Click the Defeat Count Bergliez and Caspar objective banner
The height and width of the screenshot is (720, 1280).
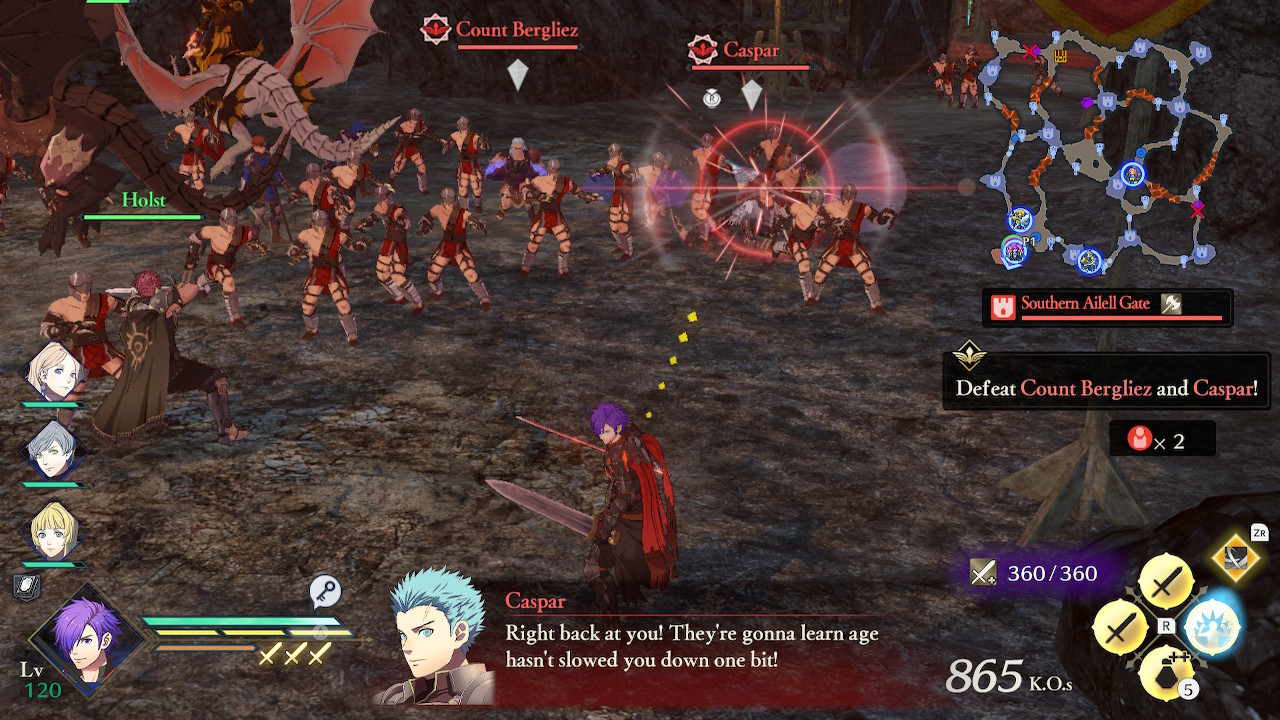[1105, 382]
